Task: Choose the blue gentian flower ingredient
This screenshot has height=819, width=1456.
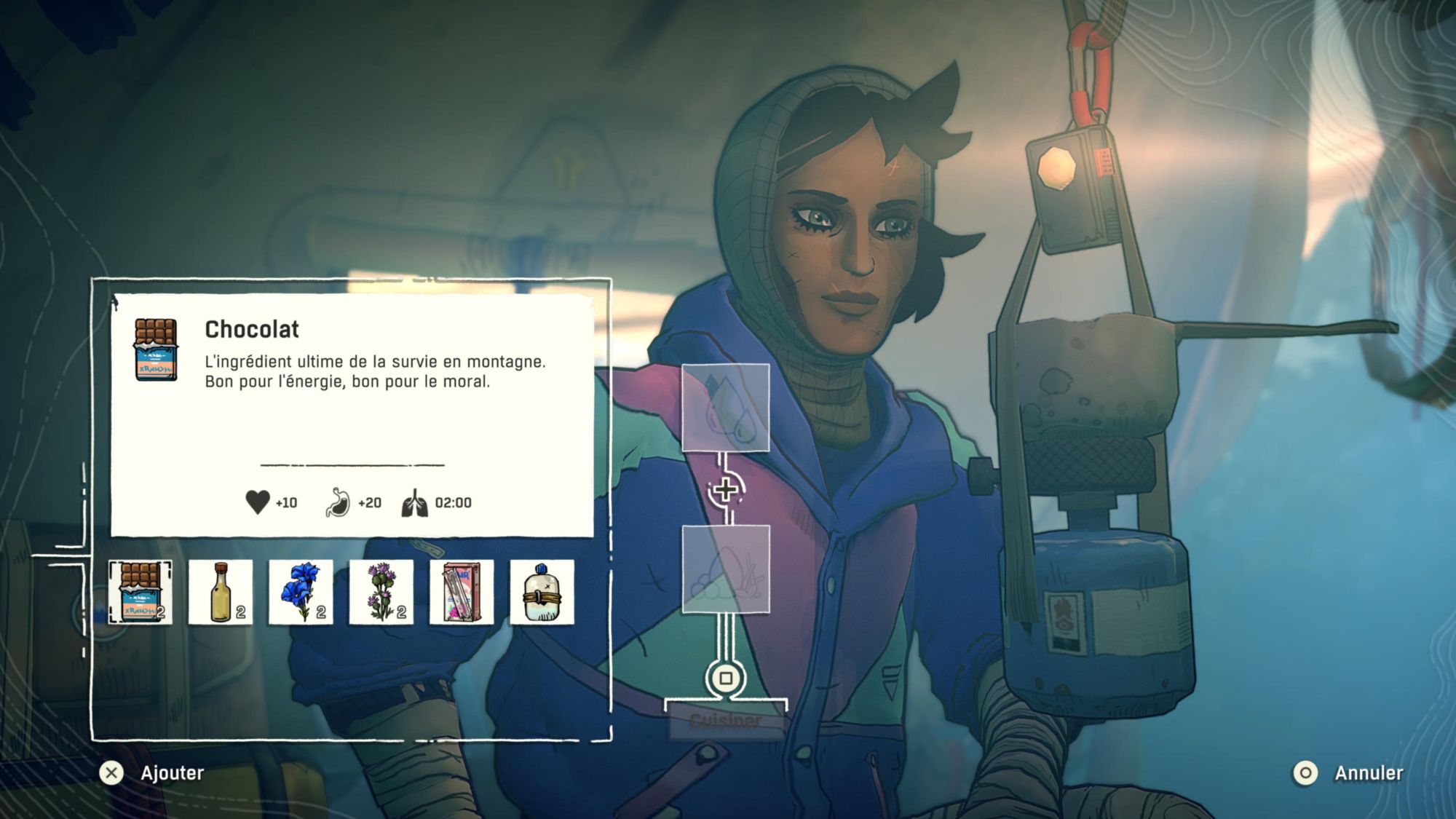Action: pos(301,592)
